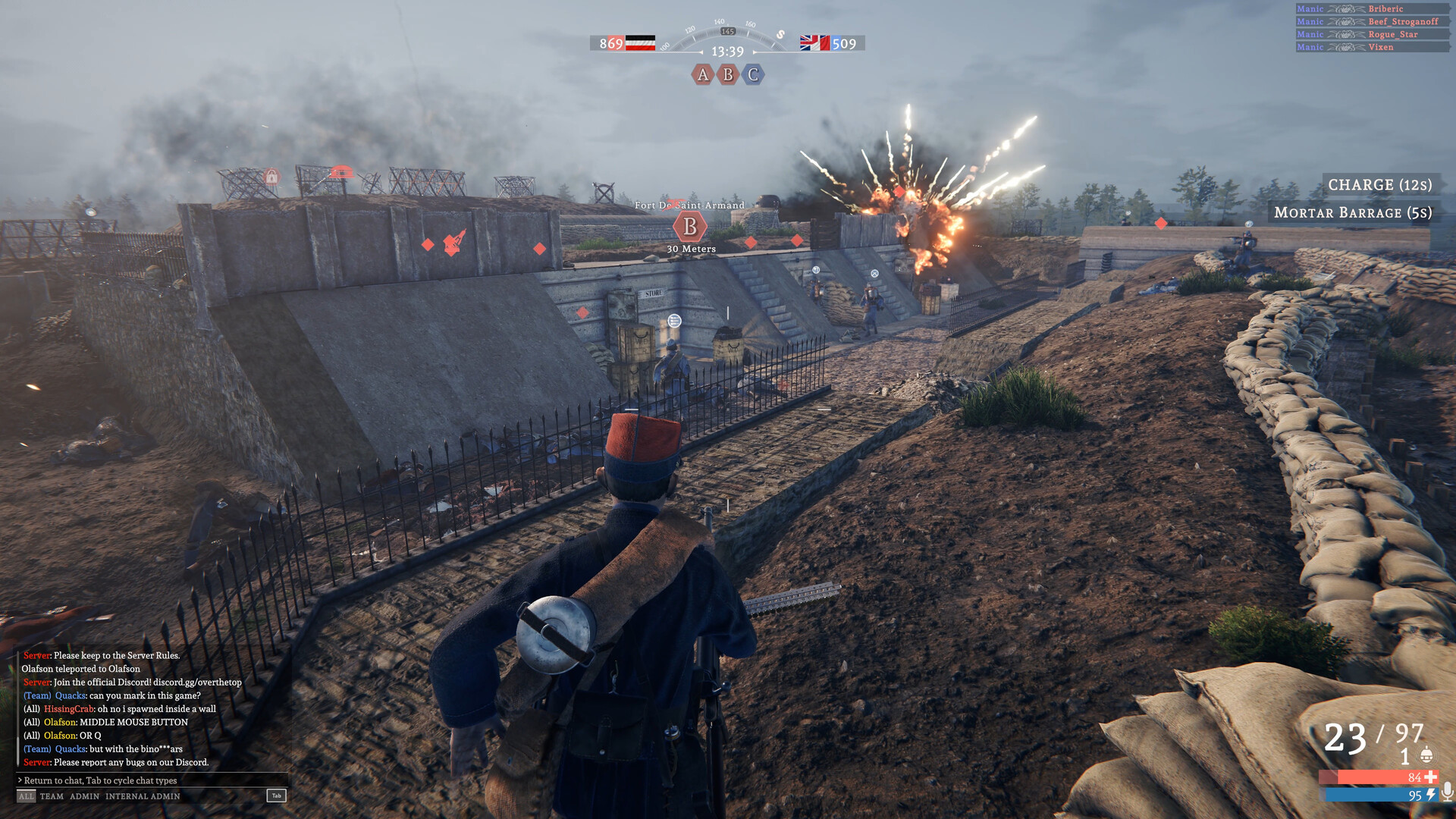1456x819 pixels.
Task: Click the medical cross icon on the health bar
Action: (x=1431, y=777)
